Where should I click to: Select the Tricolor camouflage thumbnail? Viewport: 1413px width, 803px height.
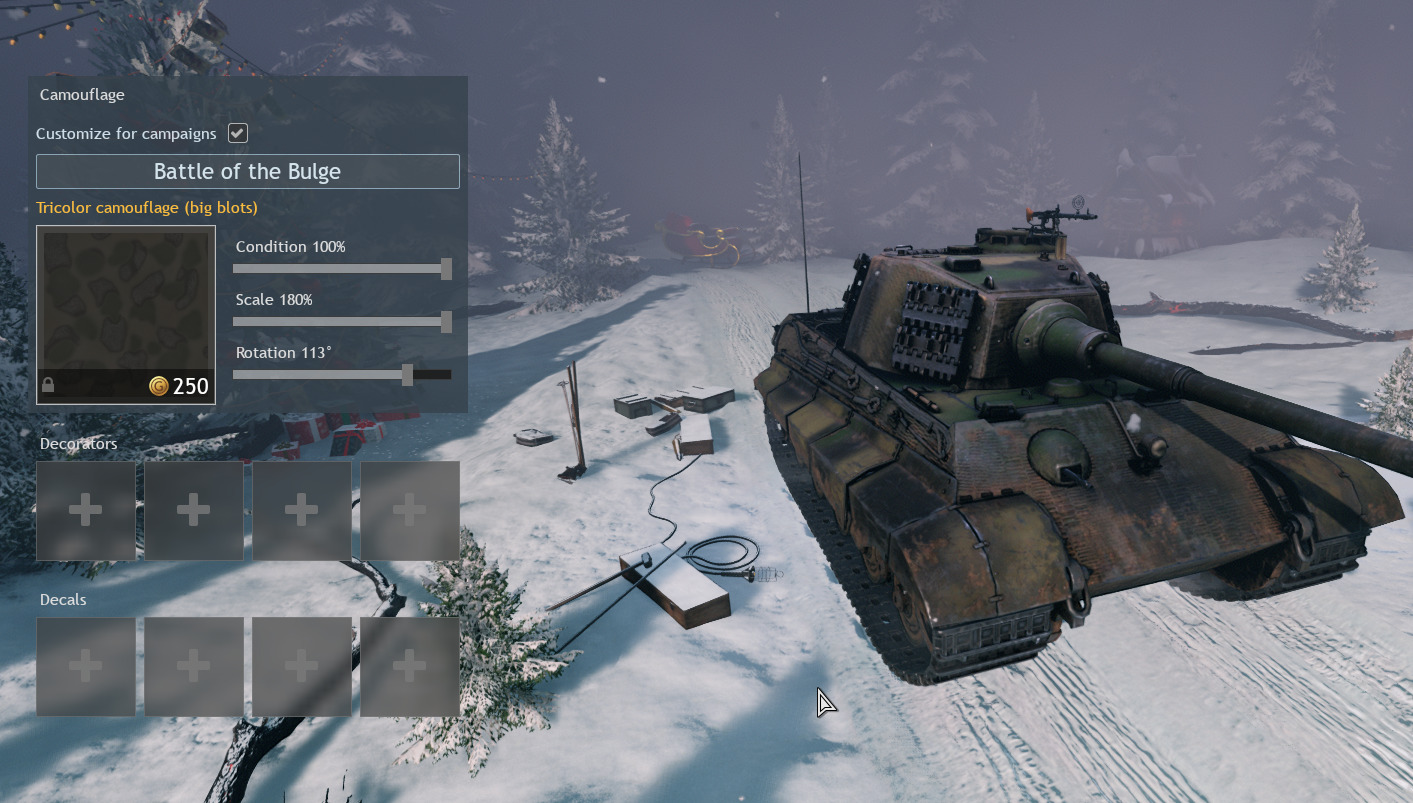tap(126, 314)
